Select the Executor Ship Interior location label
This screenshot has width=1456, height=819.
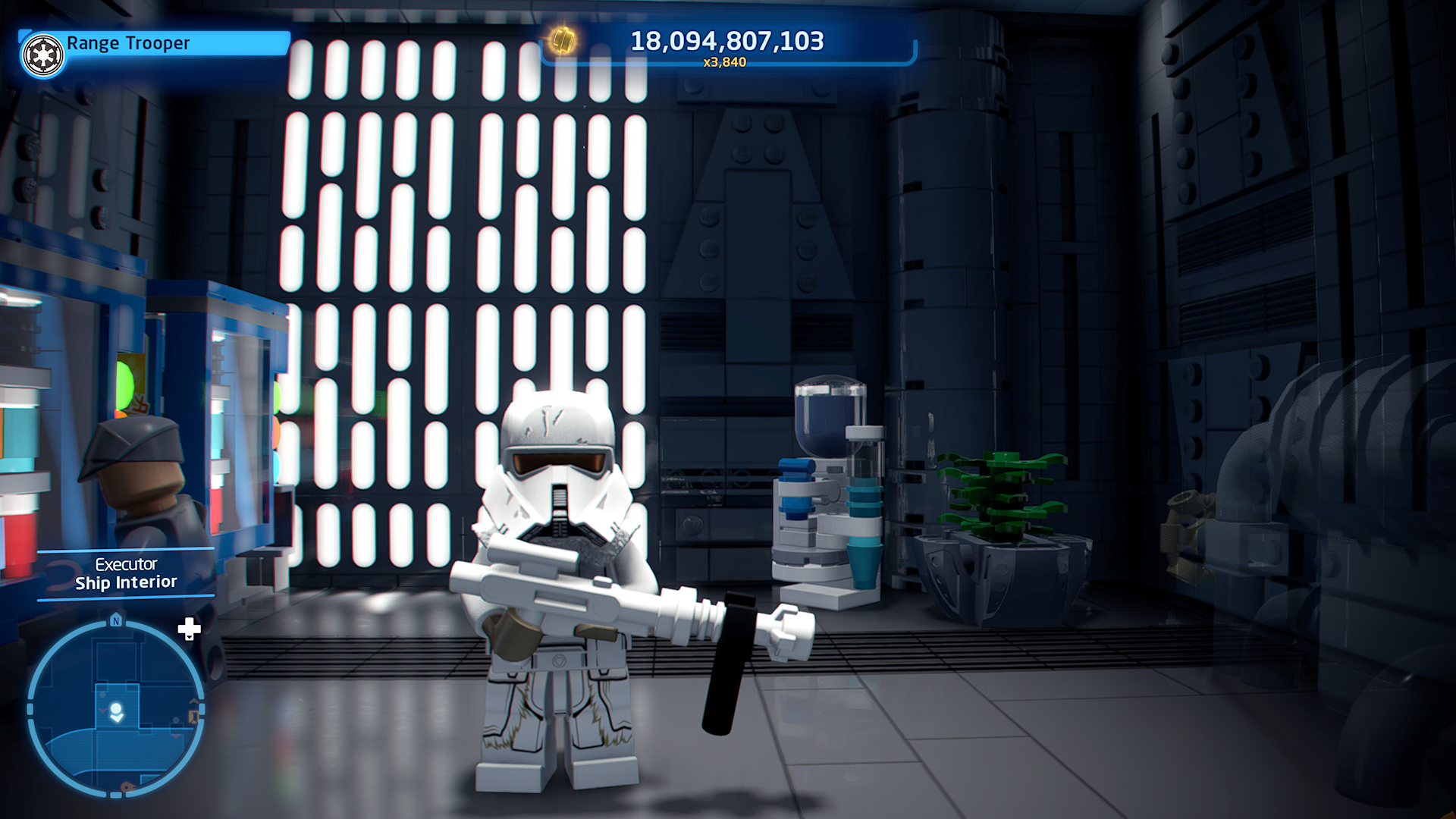[126, 574]
